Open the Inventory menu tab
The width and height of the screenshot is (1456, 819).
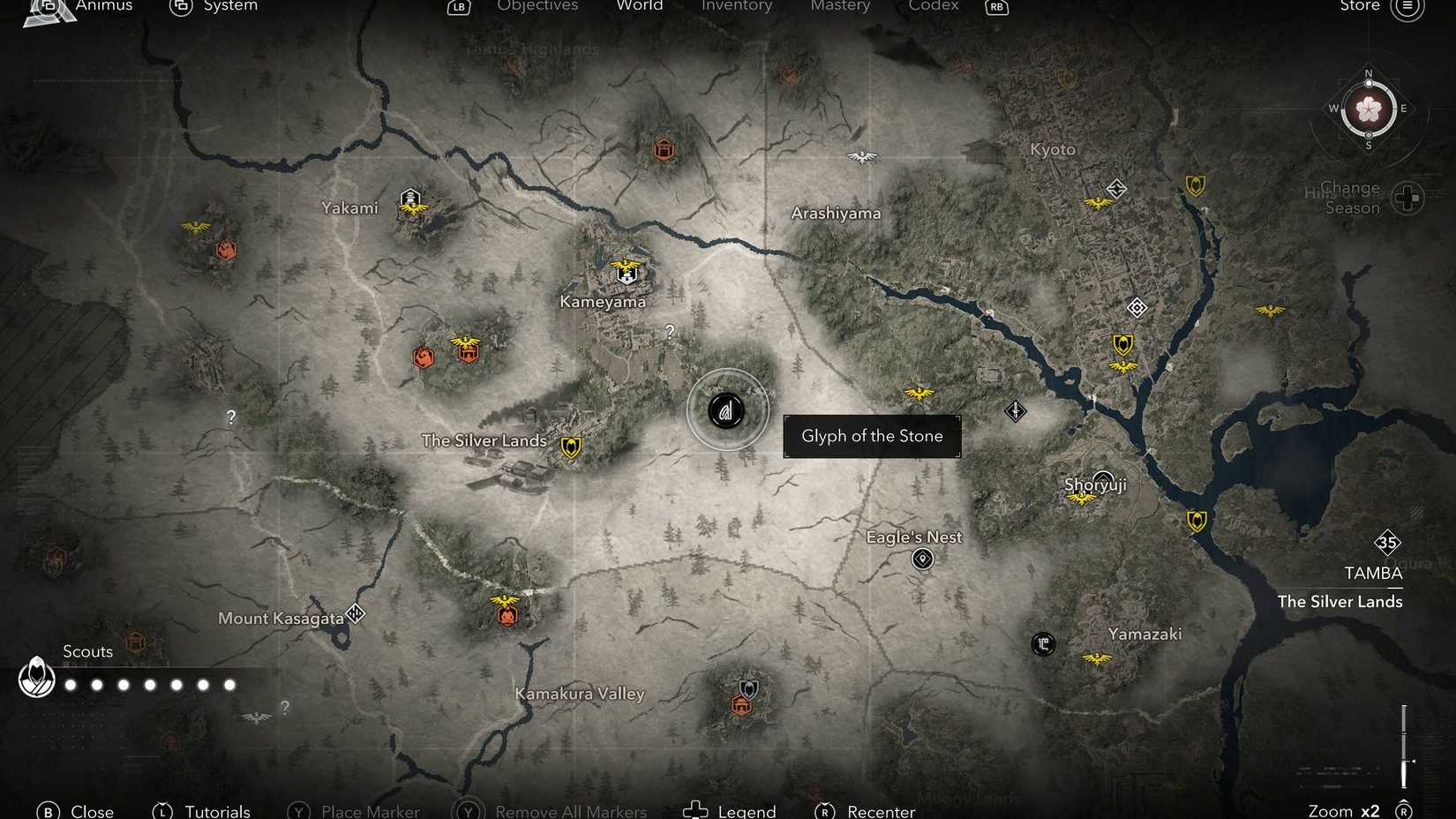tap(737, 6)
